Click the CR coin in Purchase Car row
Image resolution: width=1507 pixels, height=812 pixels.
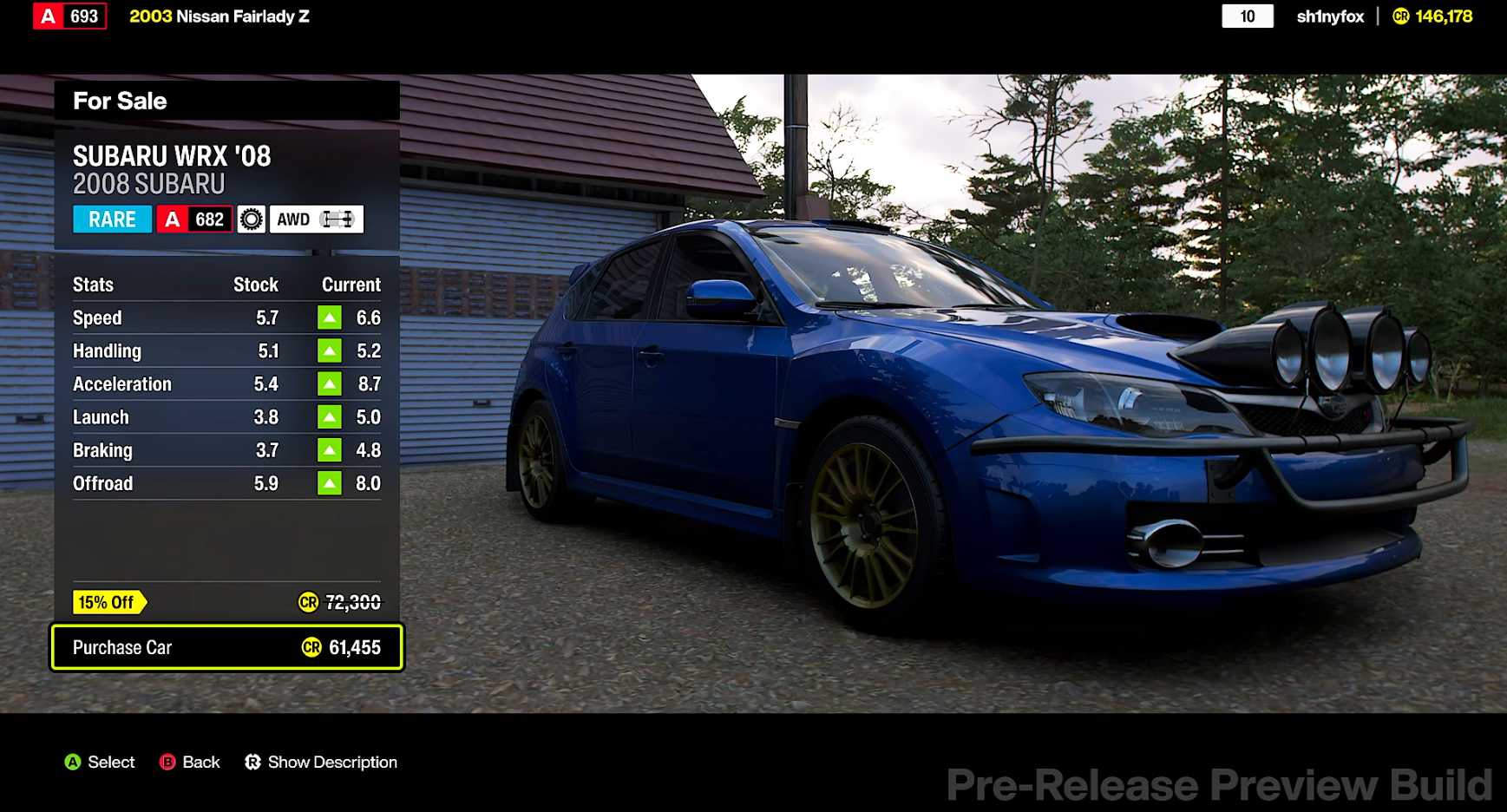[x=311, y=647]
